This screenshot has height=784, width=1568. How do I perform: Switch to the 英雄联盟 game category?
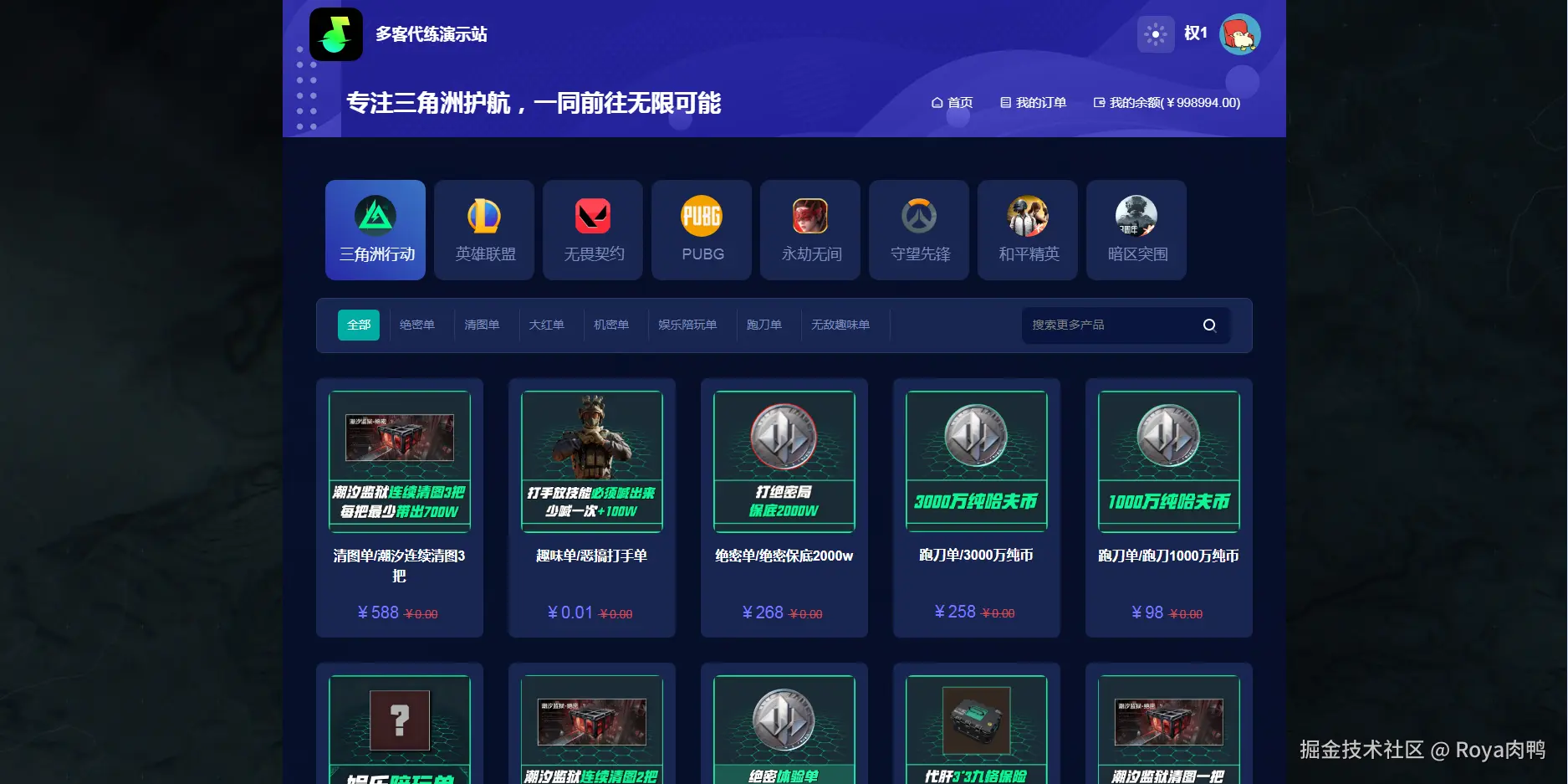pyautogui.click(x=483, y=230)
